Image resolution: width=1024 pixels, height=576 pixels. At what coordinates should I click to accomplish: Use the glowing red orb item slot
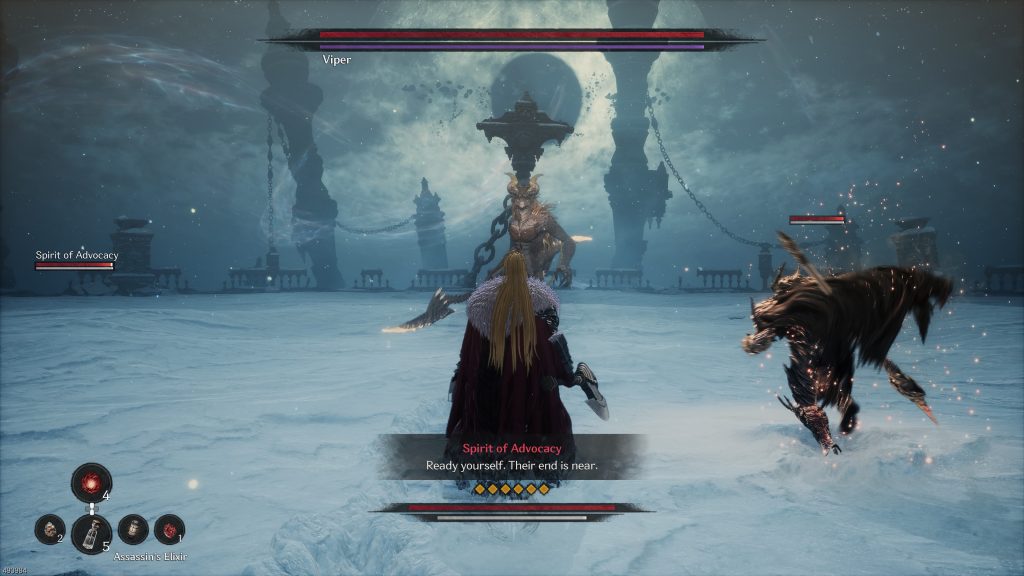(91, 482)
